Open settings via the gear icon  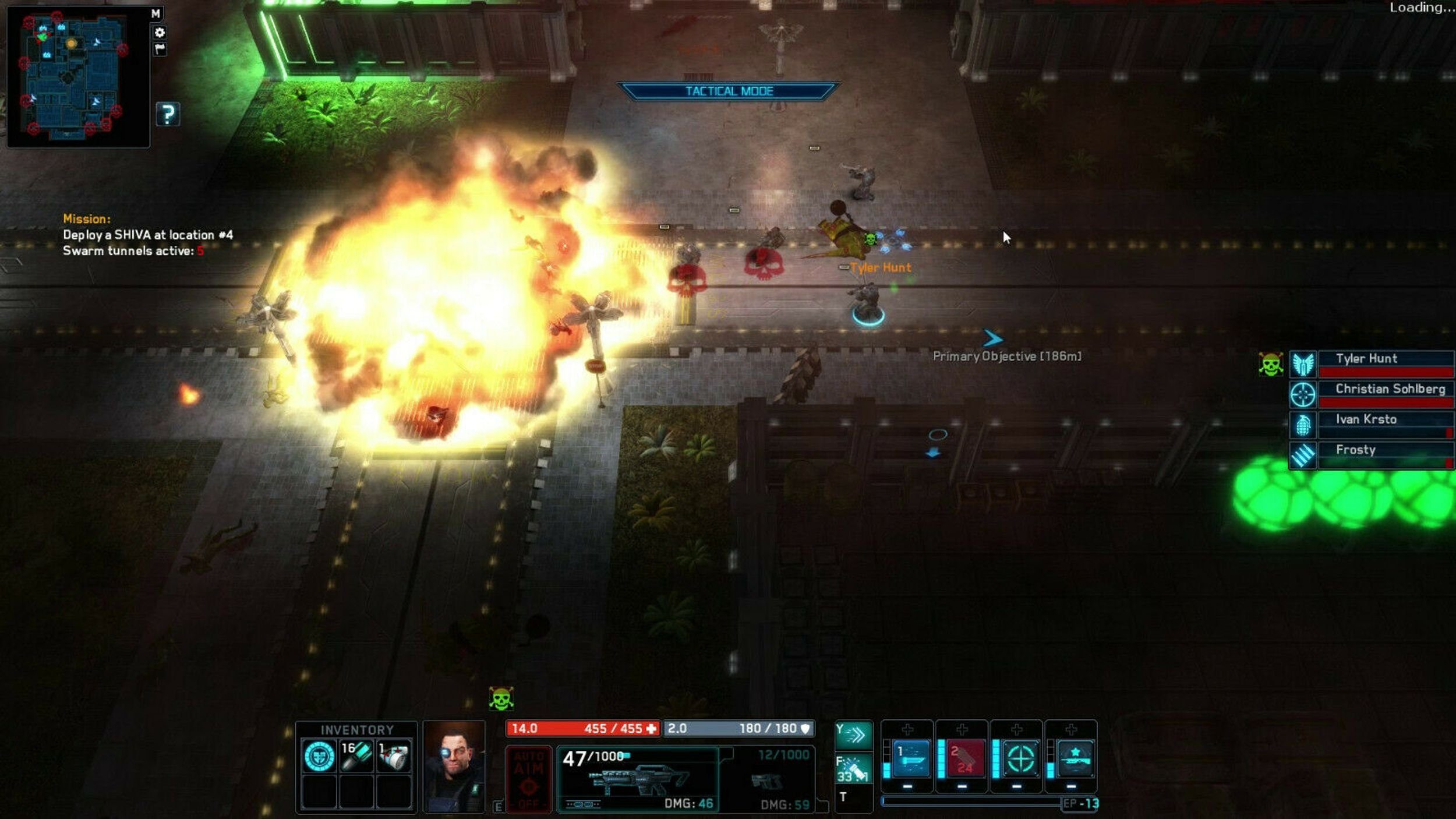click(x=160, y=32)
